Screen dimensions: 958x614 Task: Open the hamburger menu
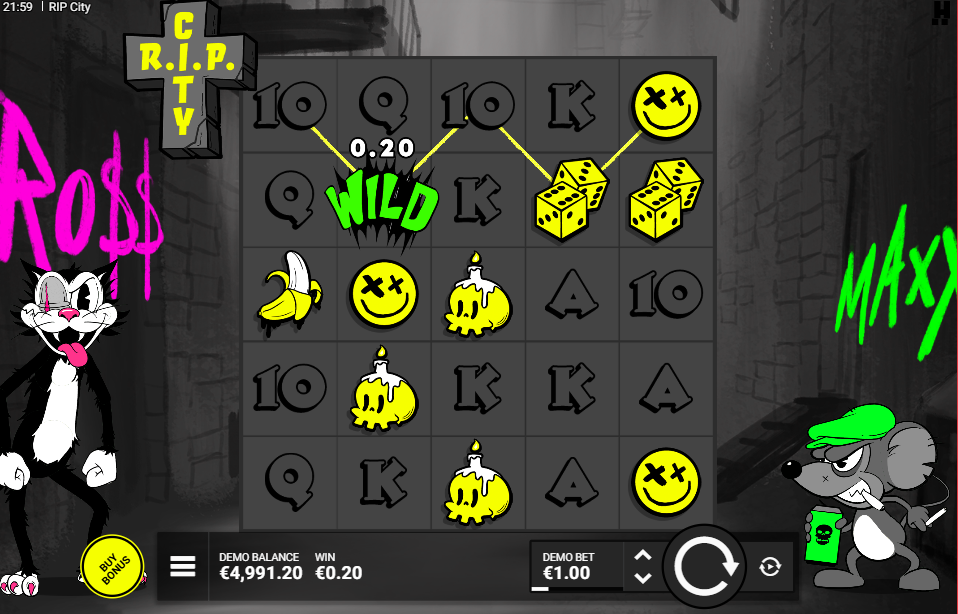pyautogui.click(x=182, y=567)
